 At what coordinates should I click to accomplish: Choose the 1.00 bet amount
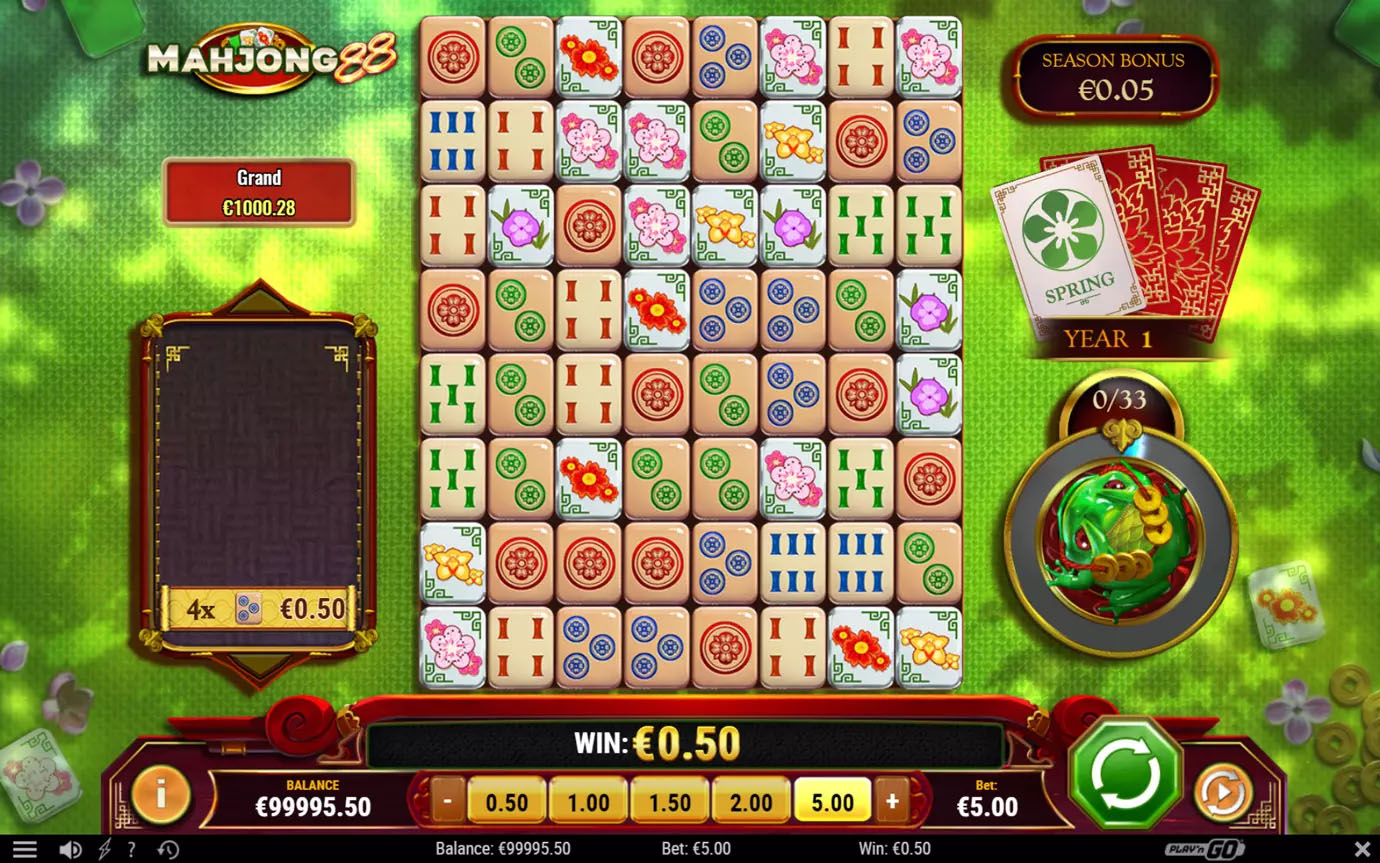(588, 802)
